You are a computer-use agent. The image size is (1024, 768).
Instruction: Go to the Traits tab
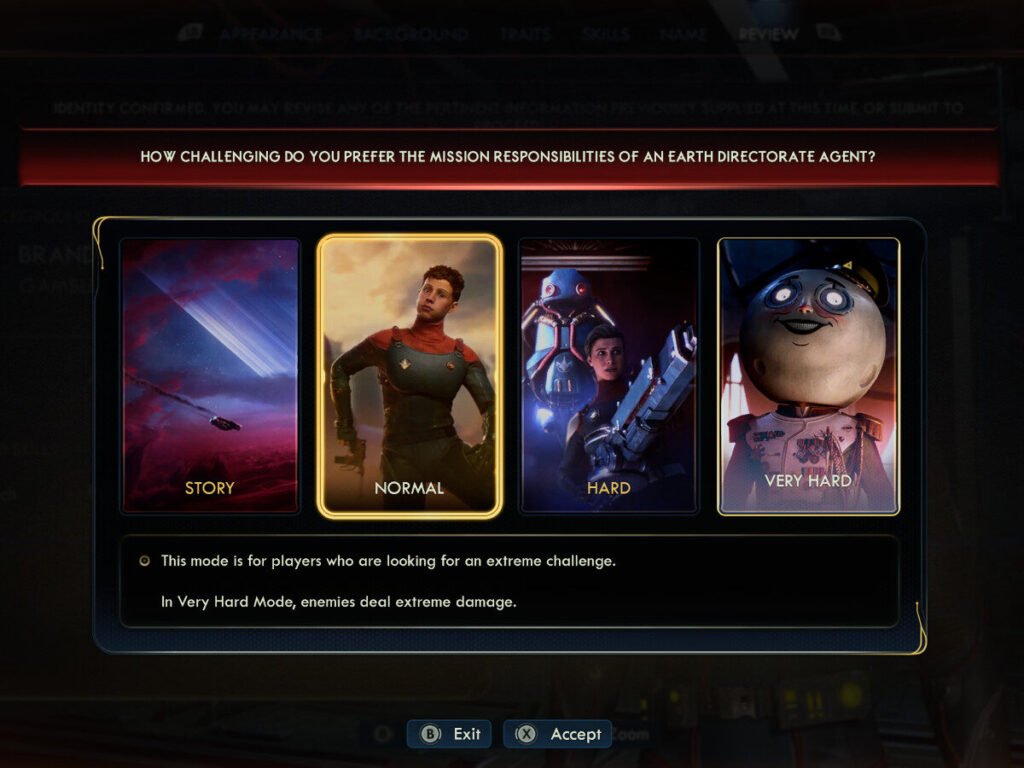tap(526, 34)
